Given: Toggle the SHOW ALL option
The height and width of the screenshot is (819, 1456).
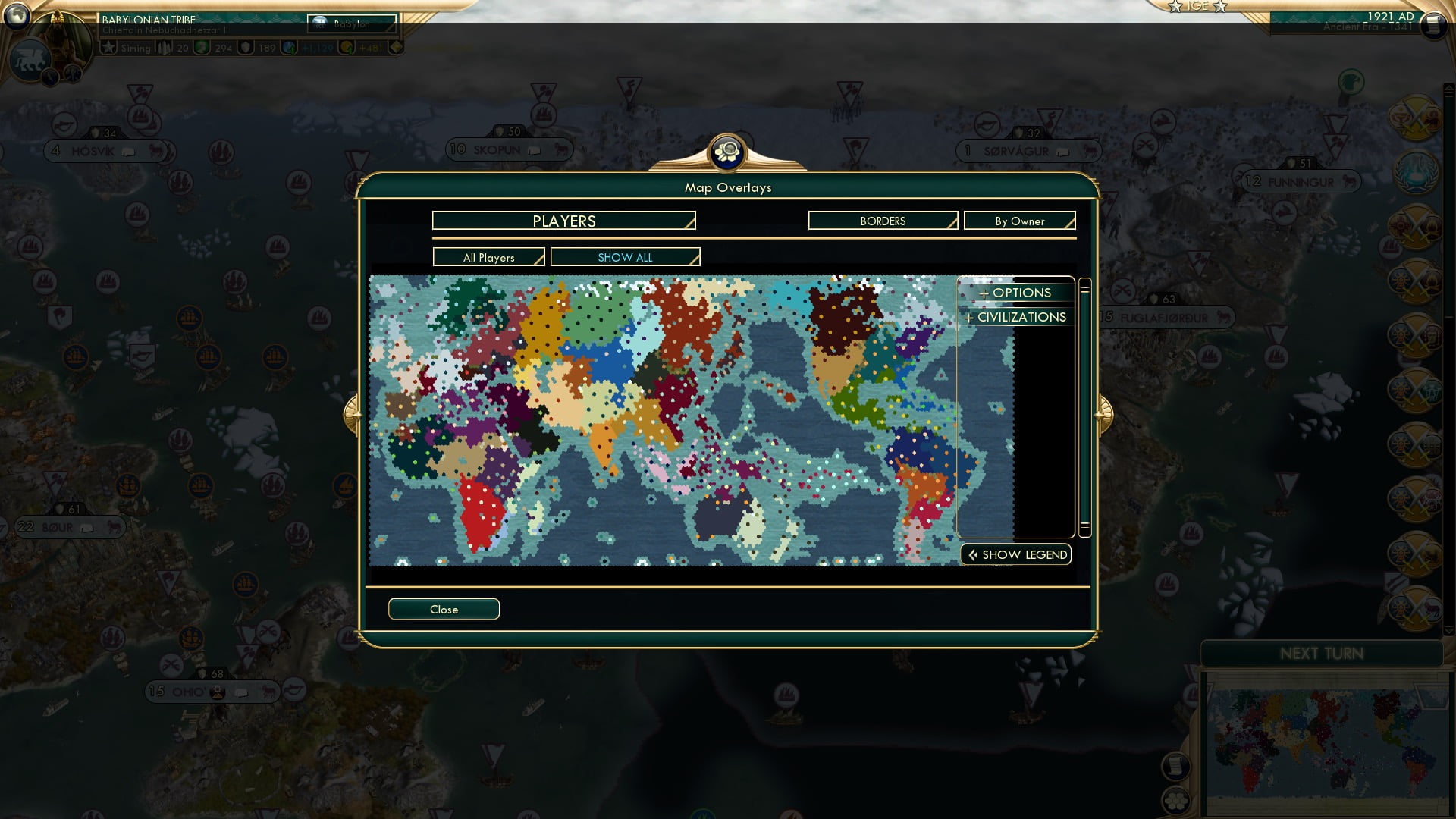Looking at the screenshot, I should pyautogui.click(x=625, y=257).
